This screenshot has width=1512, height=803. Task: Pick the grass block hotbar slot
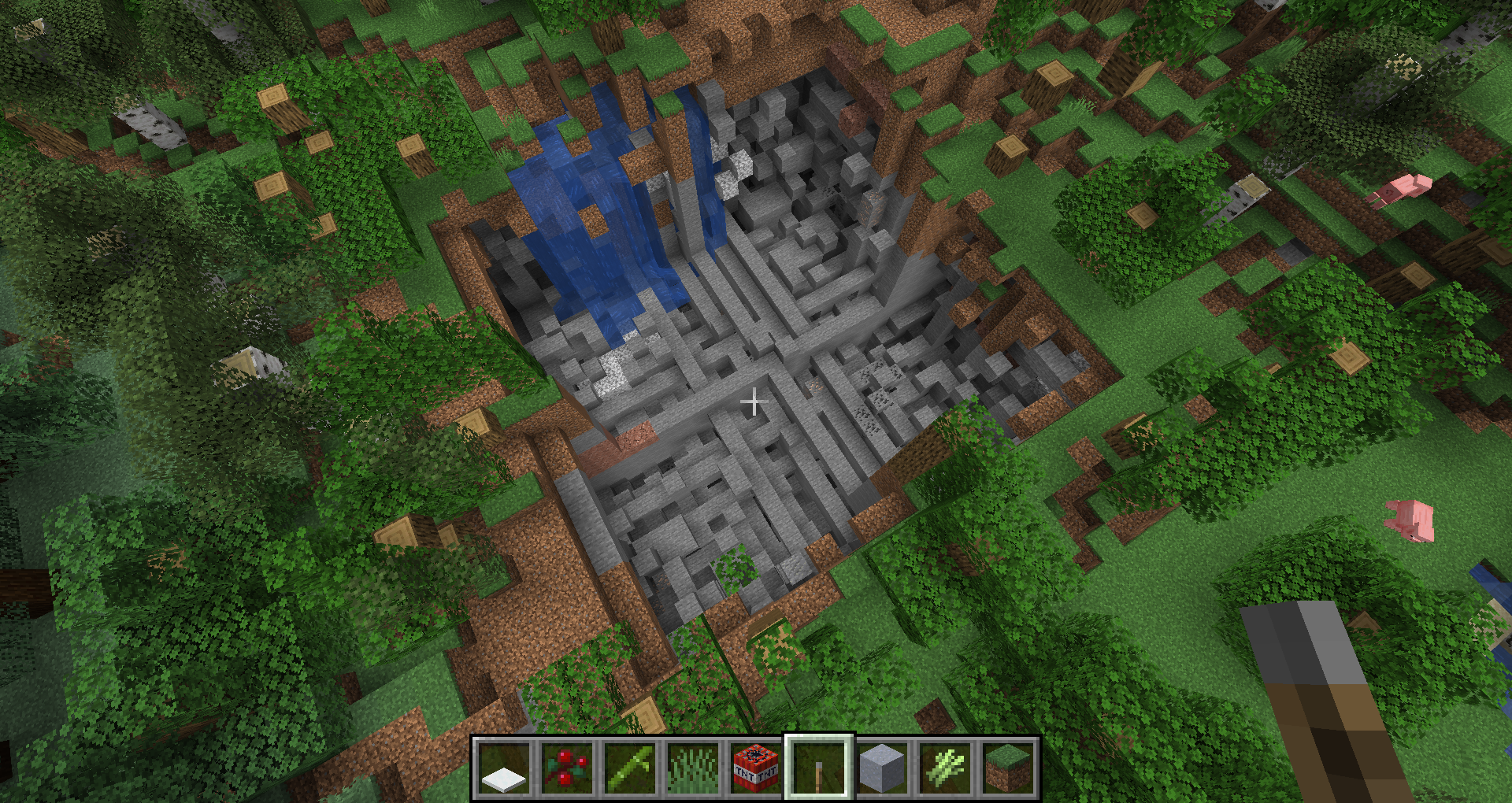point(1008,768)
